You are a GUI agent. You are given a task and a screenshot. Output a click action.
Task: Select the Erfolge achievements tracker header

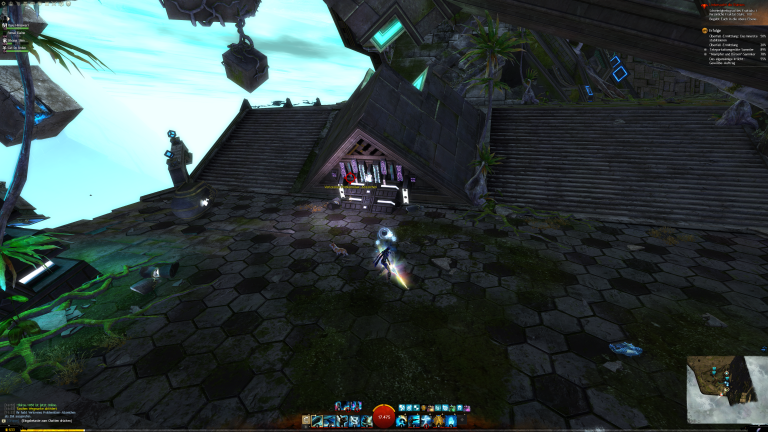(x=712, y=30)
